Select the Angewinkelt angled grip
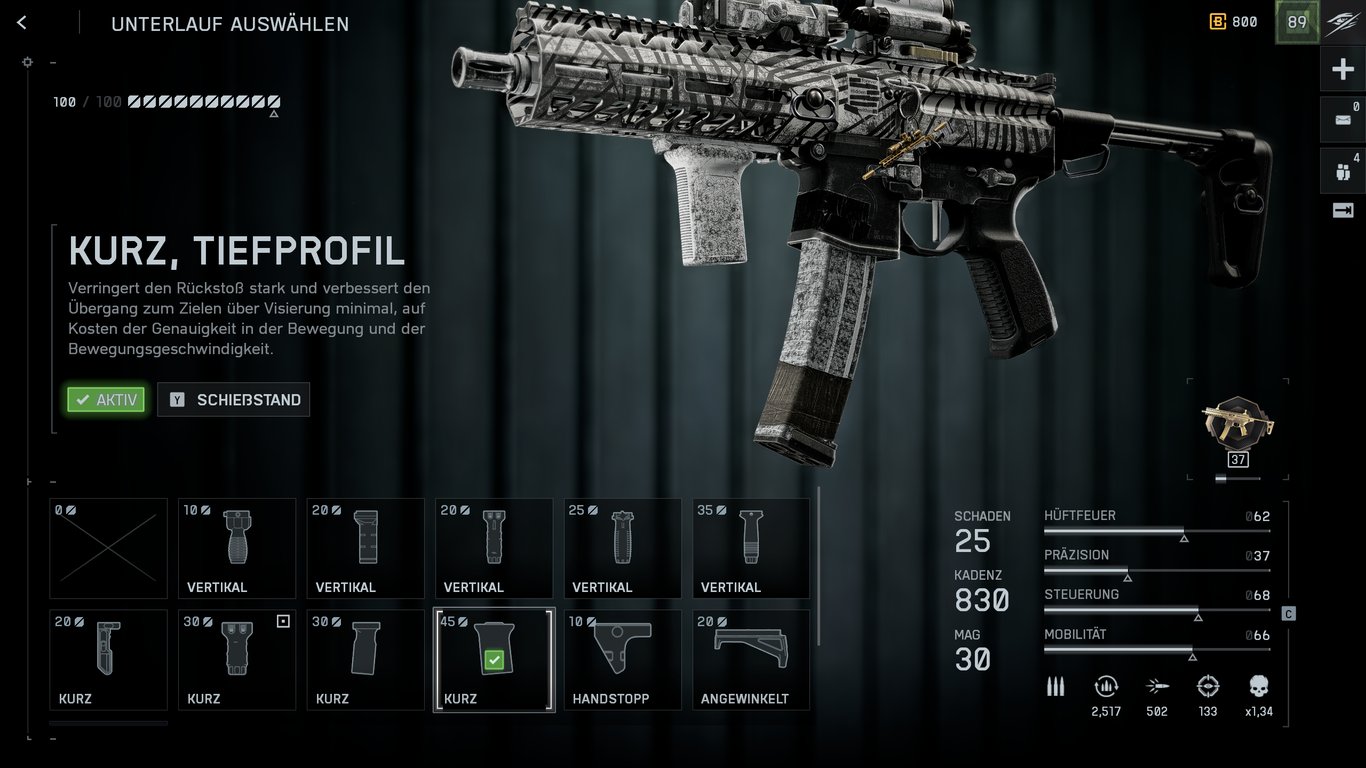 [x=751, y=659]
